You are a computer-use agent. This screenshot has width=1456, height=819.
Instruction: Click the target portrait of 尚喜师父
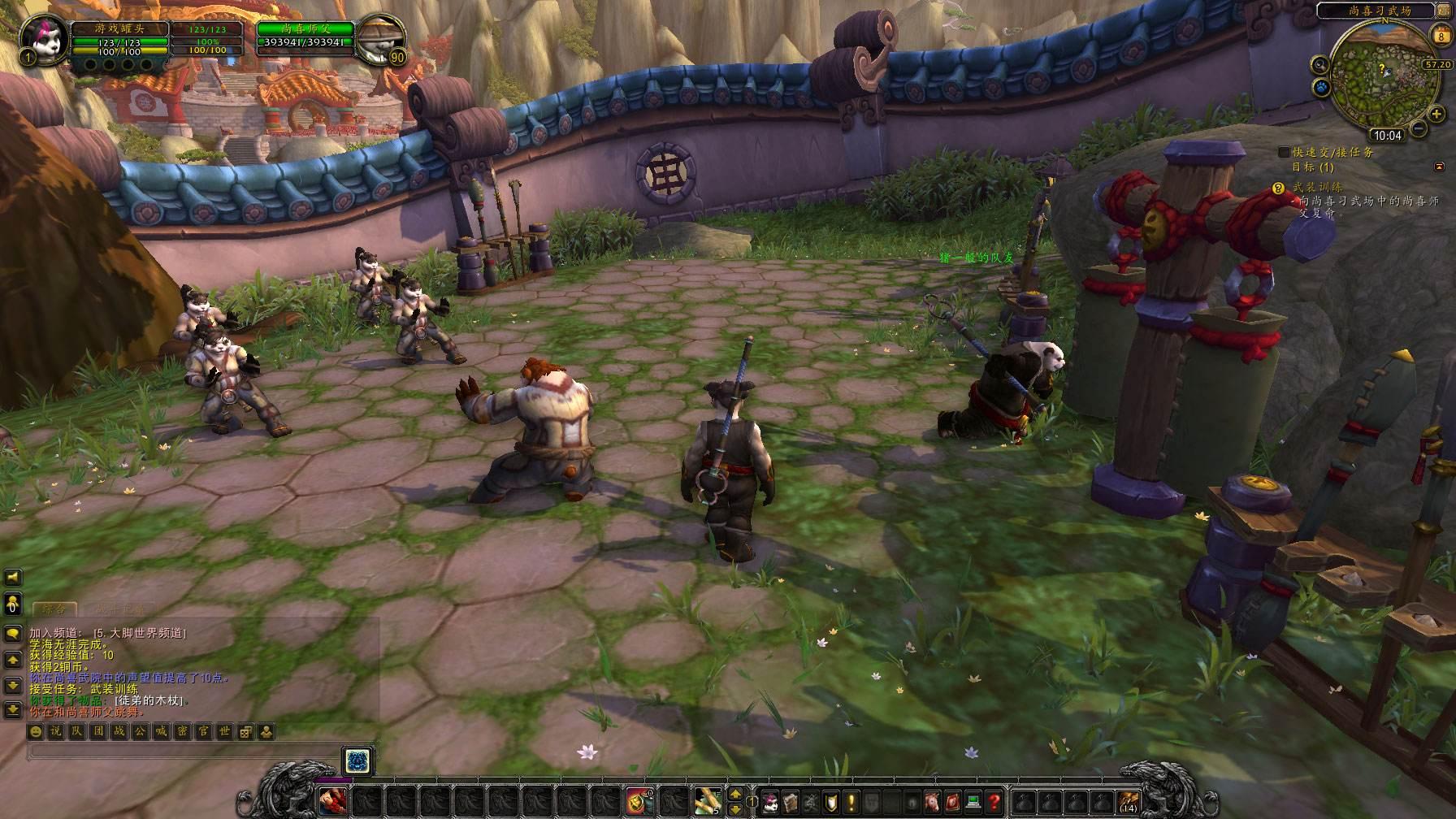point(383,37)
